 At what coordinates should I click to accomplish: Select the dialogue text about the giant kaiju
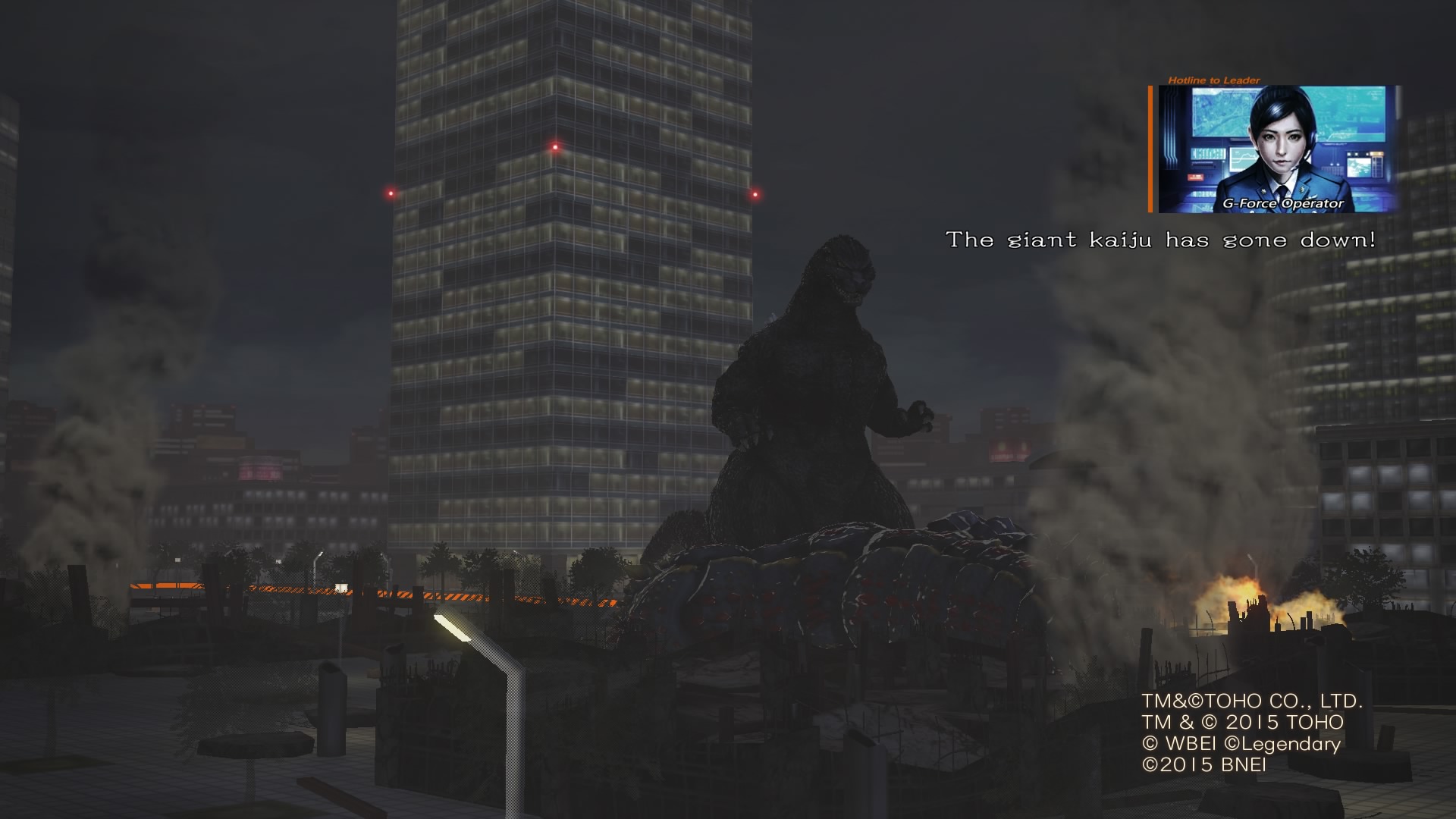coord(1160,241)
